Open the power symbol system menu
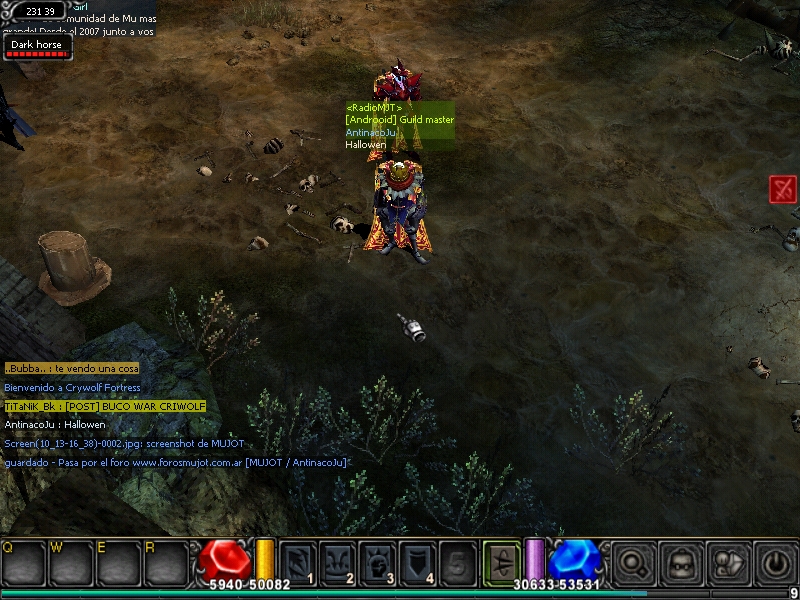Image resolution: width=800 pixels, height=600 pixels. coord(774,563)
